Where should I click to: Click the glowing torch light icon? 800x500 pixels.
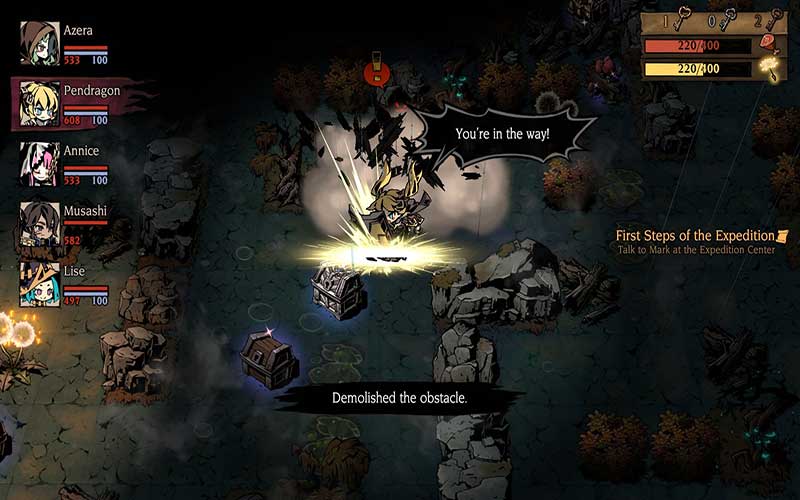(770, 68)
